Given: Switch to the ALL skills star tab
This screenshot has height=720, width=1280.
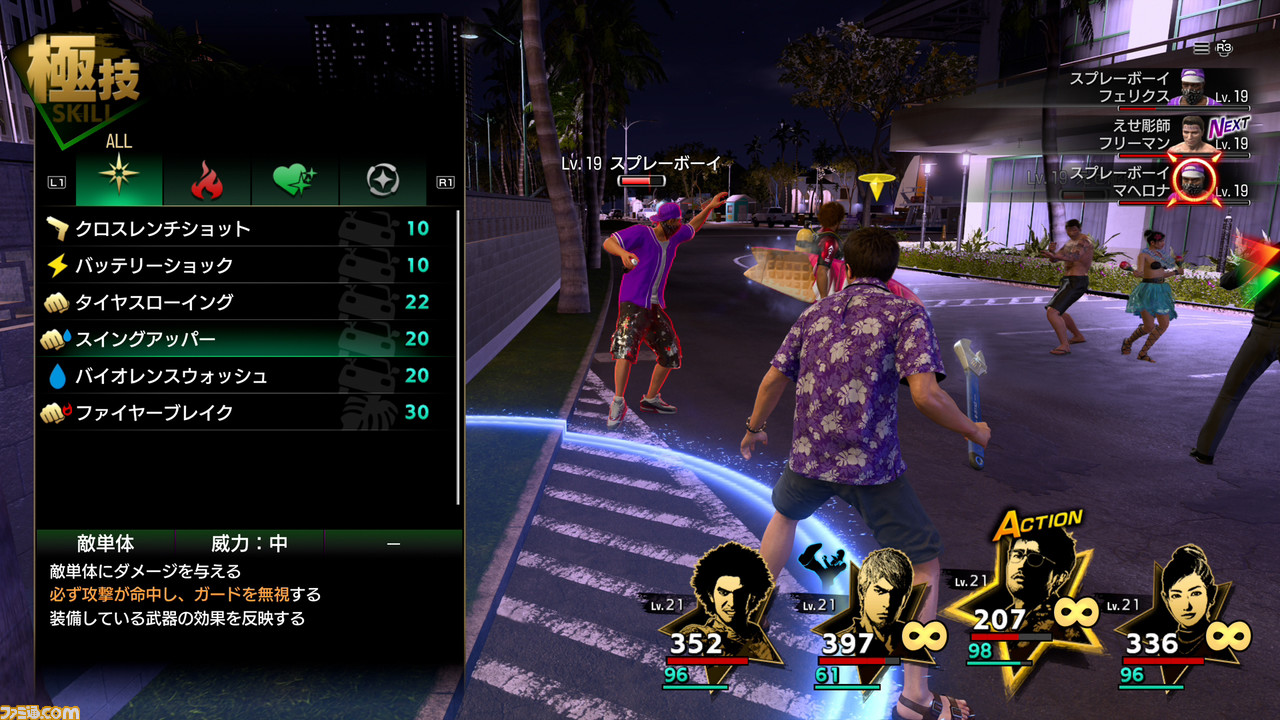Looking at the screenshot, I should 119,180.
